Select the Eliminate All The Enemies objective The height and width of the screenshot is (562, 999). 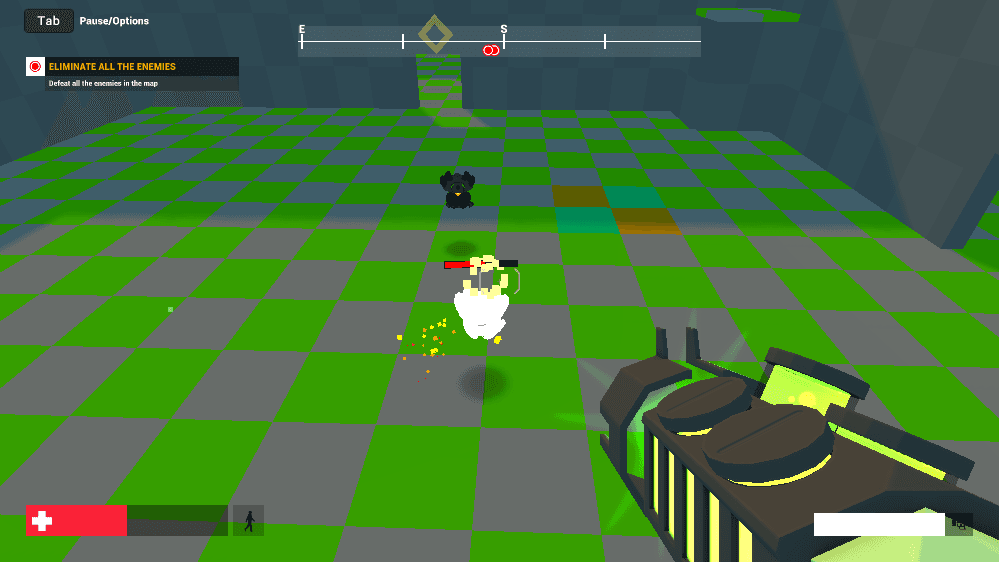112,67
